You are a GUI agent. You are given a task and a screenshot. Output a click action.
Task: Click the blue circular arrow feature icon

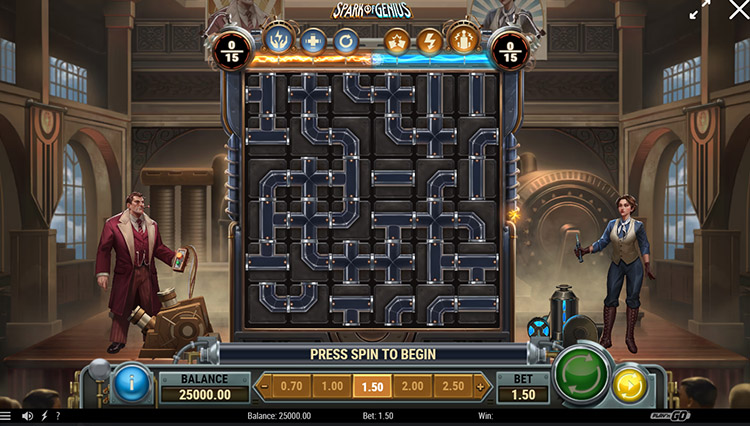345,42
